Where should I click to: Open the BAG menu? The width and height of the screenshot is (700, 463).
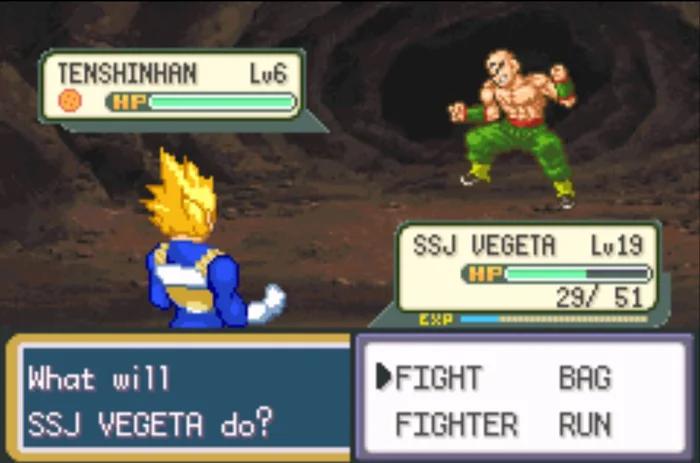coord(584,378)
